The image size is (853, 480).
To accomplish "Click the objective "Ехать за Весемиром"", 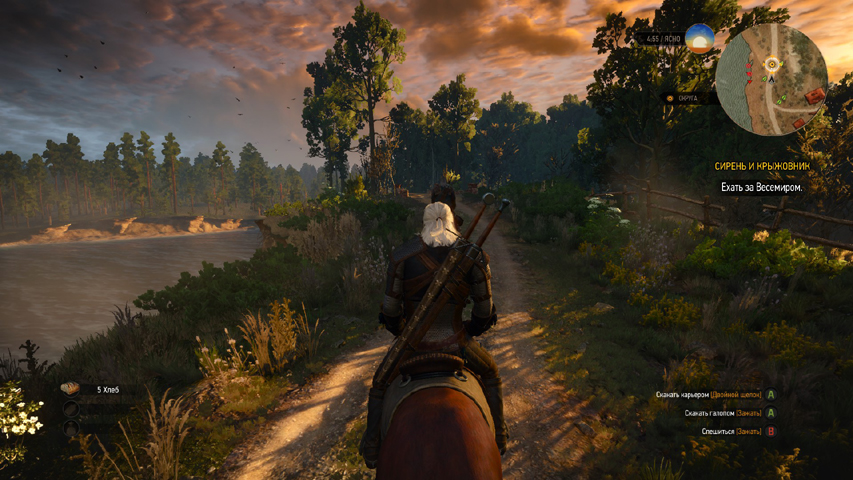I will click(761, 187).
